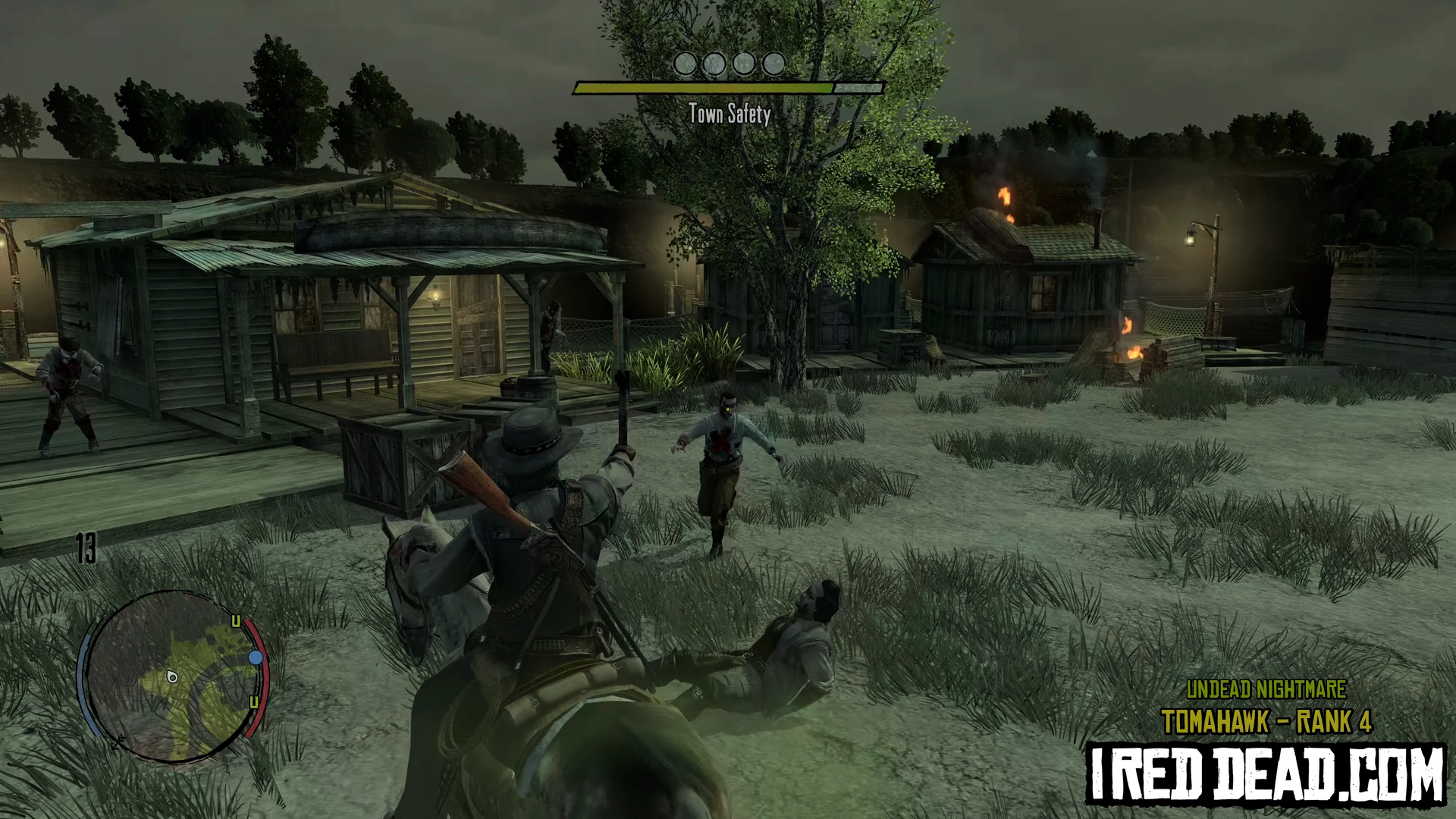Open the iRedDead.com watermark logo

pos(1266,773)
